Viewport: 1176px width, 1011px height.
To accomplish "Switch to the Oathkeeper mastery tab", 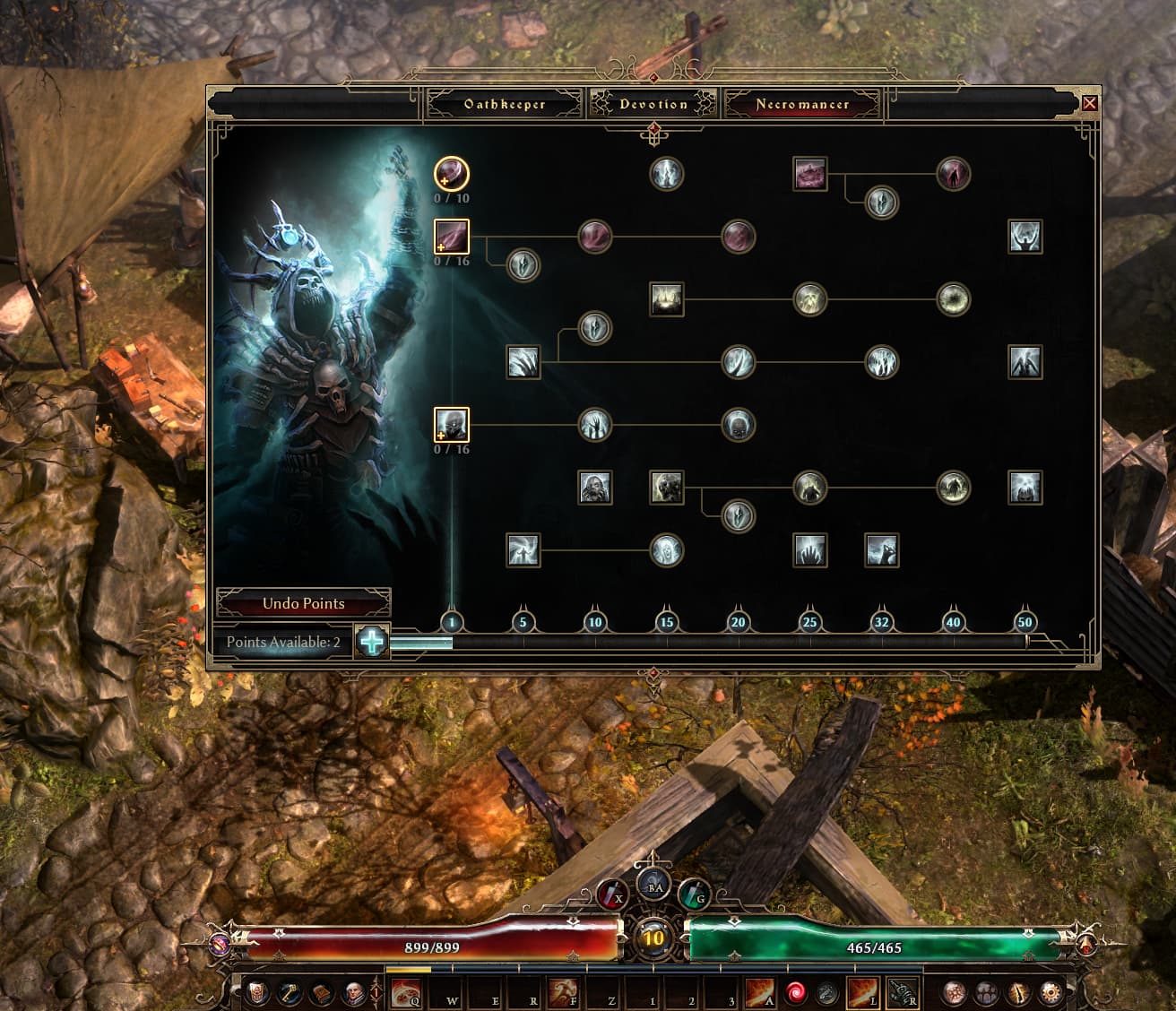I will pos(505,104).
